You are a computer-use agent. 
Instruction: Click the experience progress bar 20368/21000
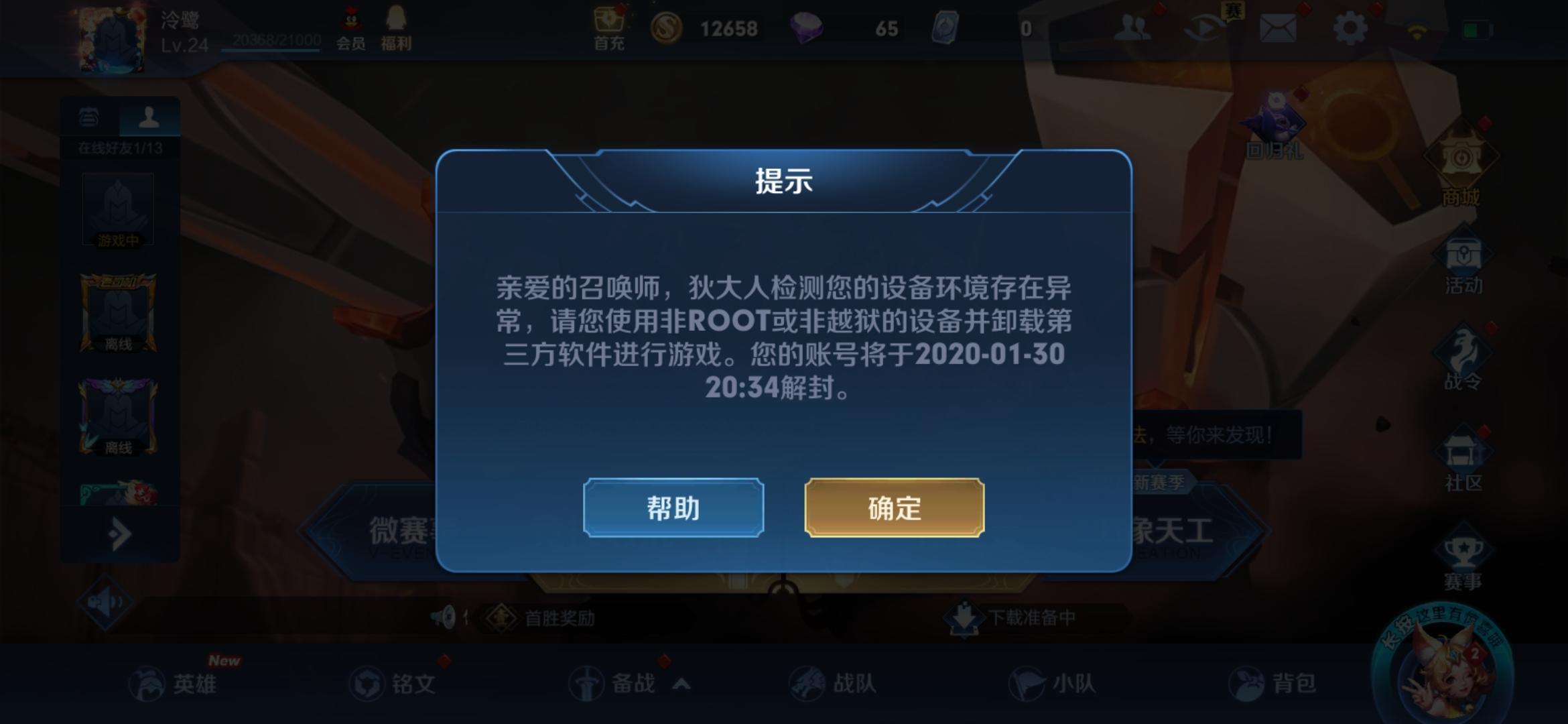tap(275, 40)
